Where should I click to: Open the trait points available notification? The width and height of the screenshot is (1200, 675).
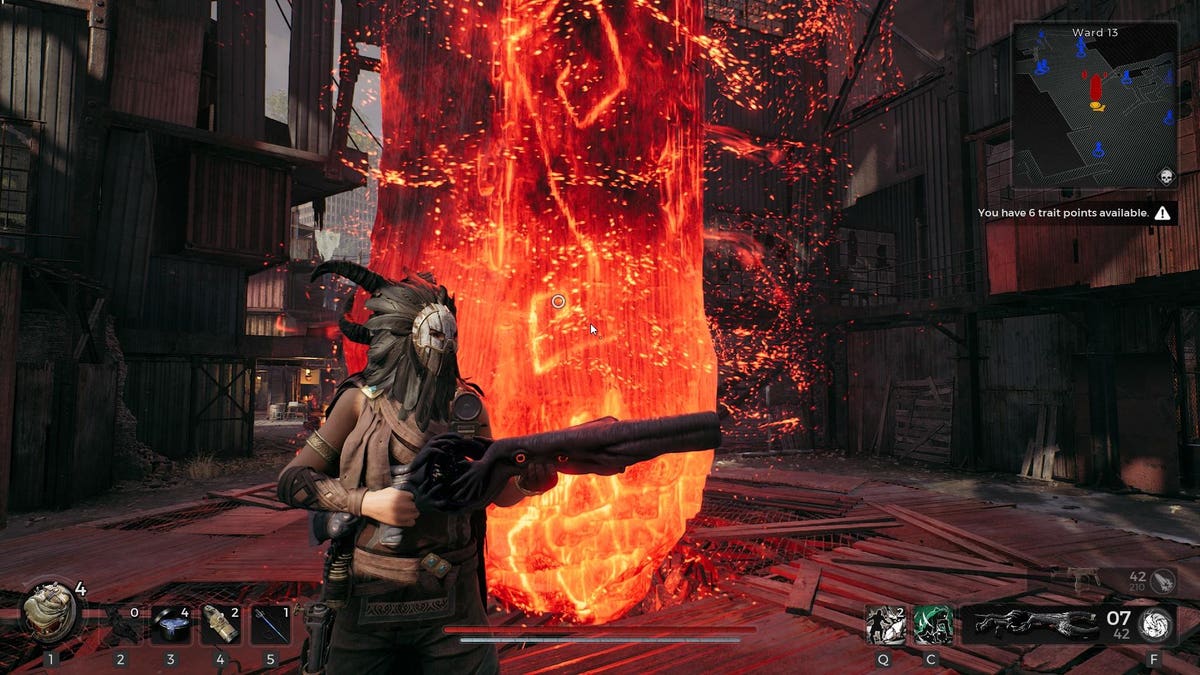[x=1073, y=213]
